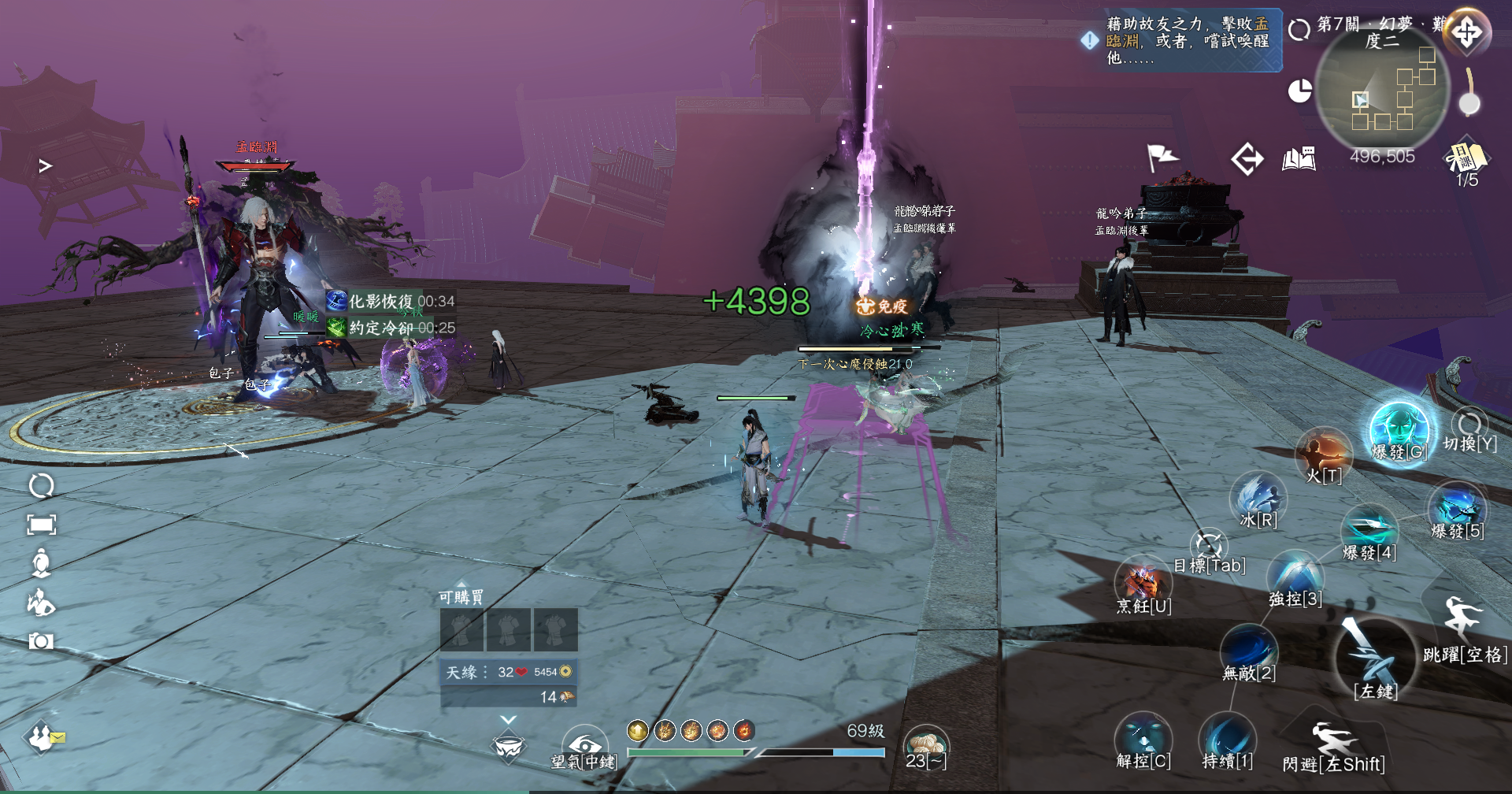Select the 目標[Tab] target button

coord(1209,547)
